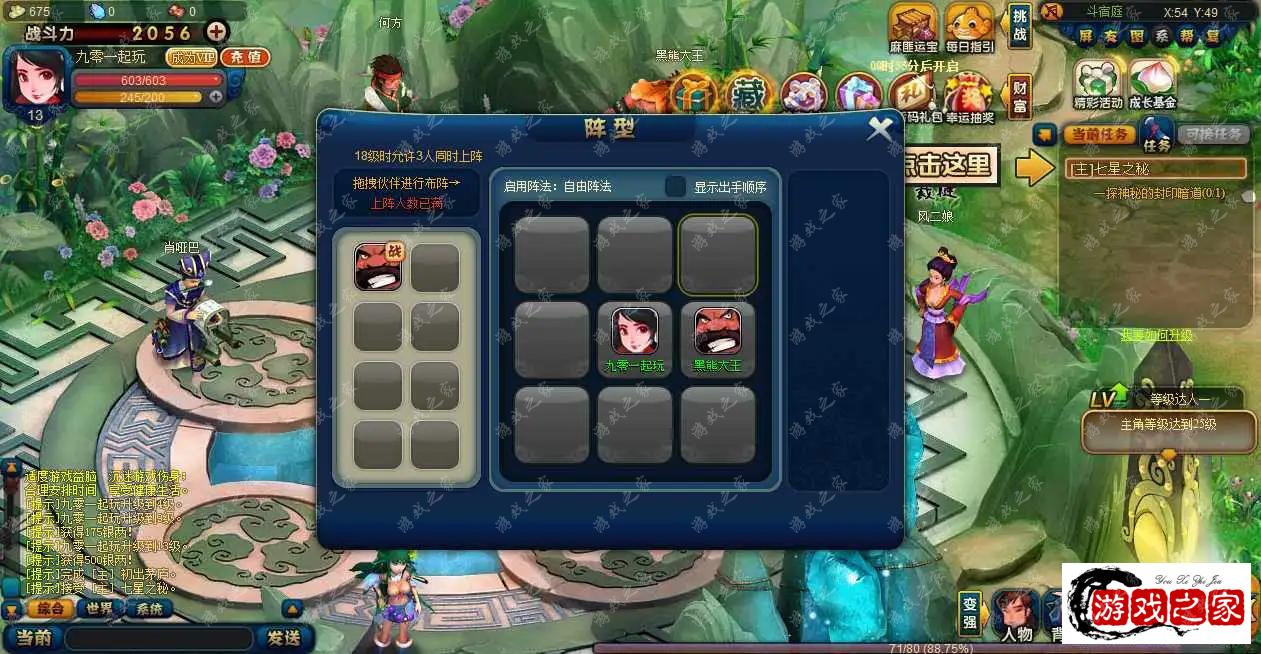The height and width of the screenshot is (654, 1261).
Task: Select 黑熊大王 in the companion list
Action: tap(378, 267)
